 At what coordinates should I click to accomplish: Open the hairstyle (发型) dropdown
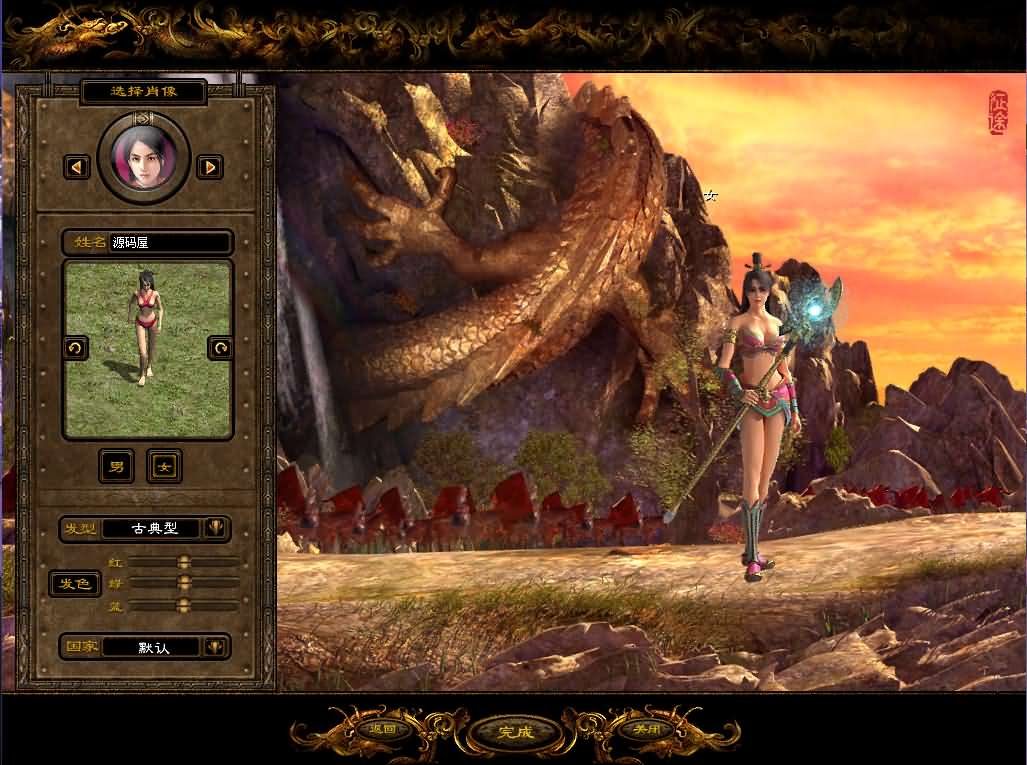[215, 528]
